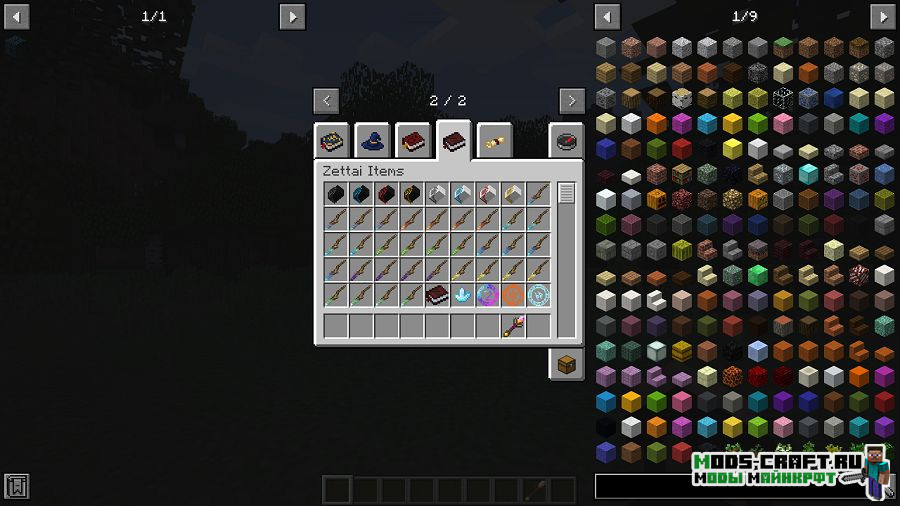Open the scroll creative tab
Image resolution: width=900 pixels, height=506 pixels.
pyautogui.click(x=495, y=141)
